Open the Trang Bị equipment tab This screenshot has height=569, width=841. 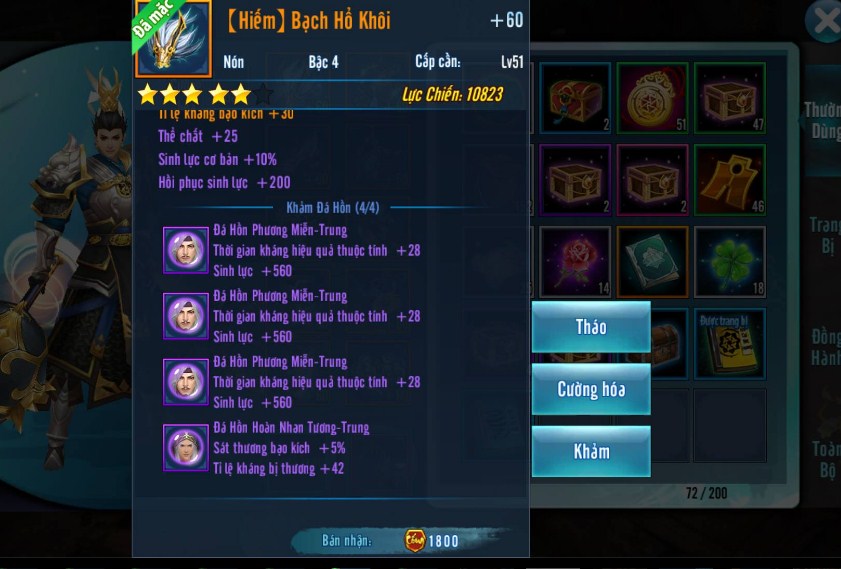(x=824, y=235)
